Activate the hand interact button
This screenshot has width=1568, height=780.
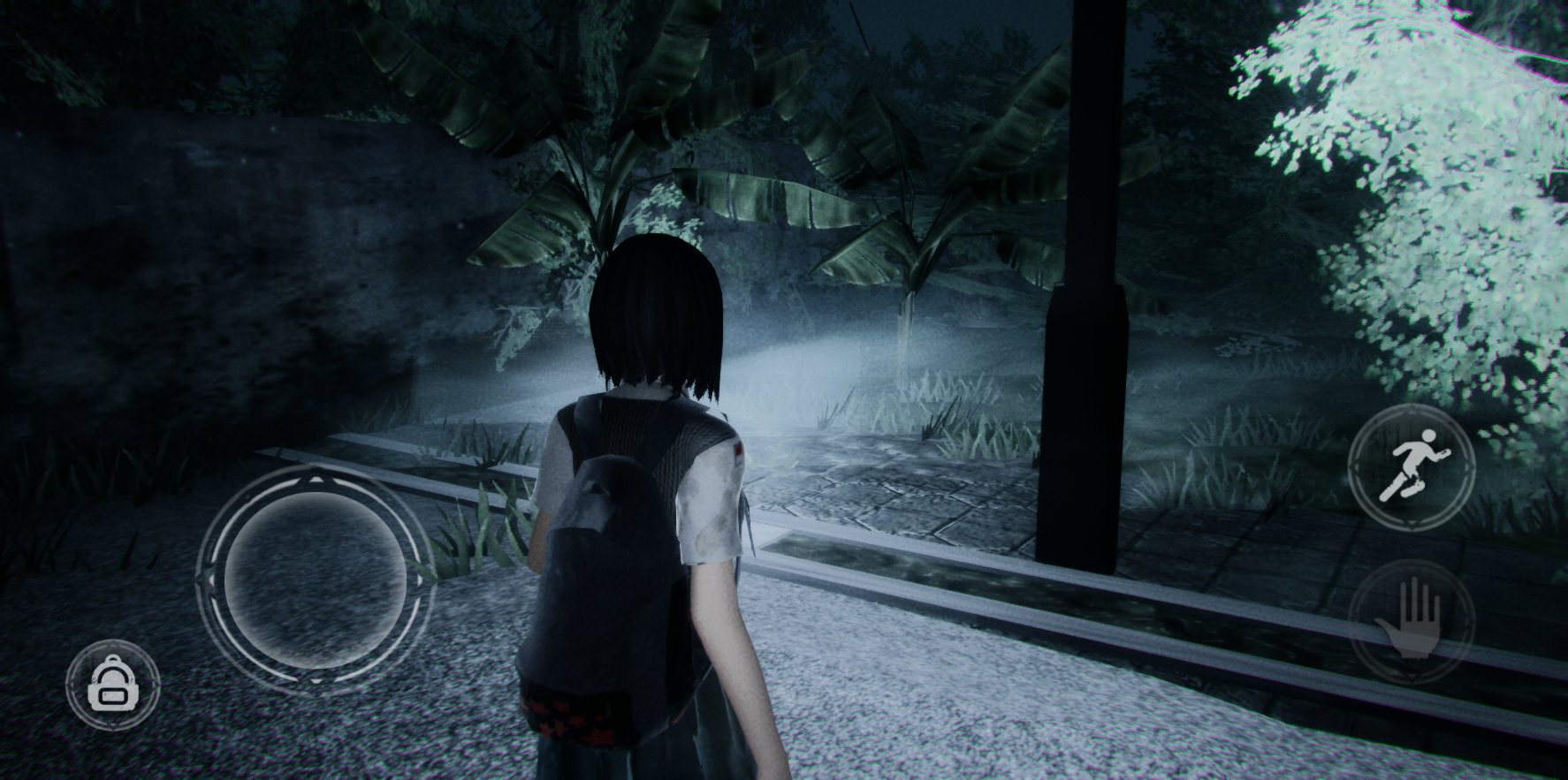click(x=1409, y=618)
